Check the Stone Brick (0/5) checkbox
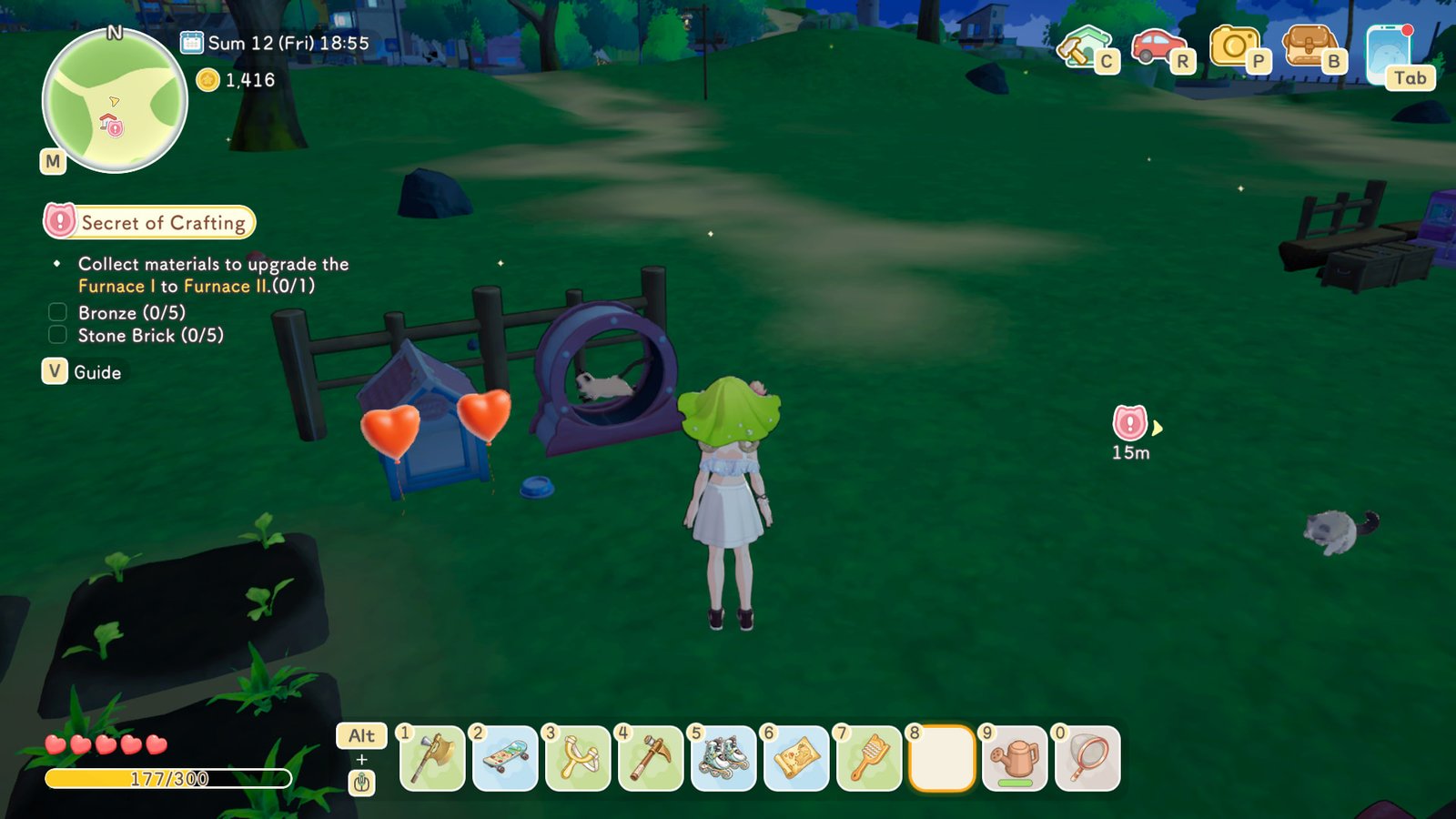Screen dimensions: 1456x819 click(x=56, y=334)
